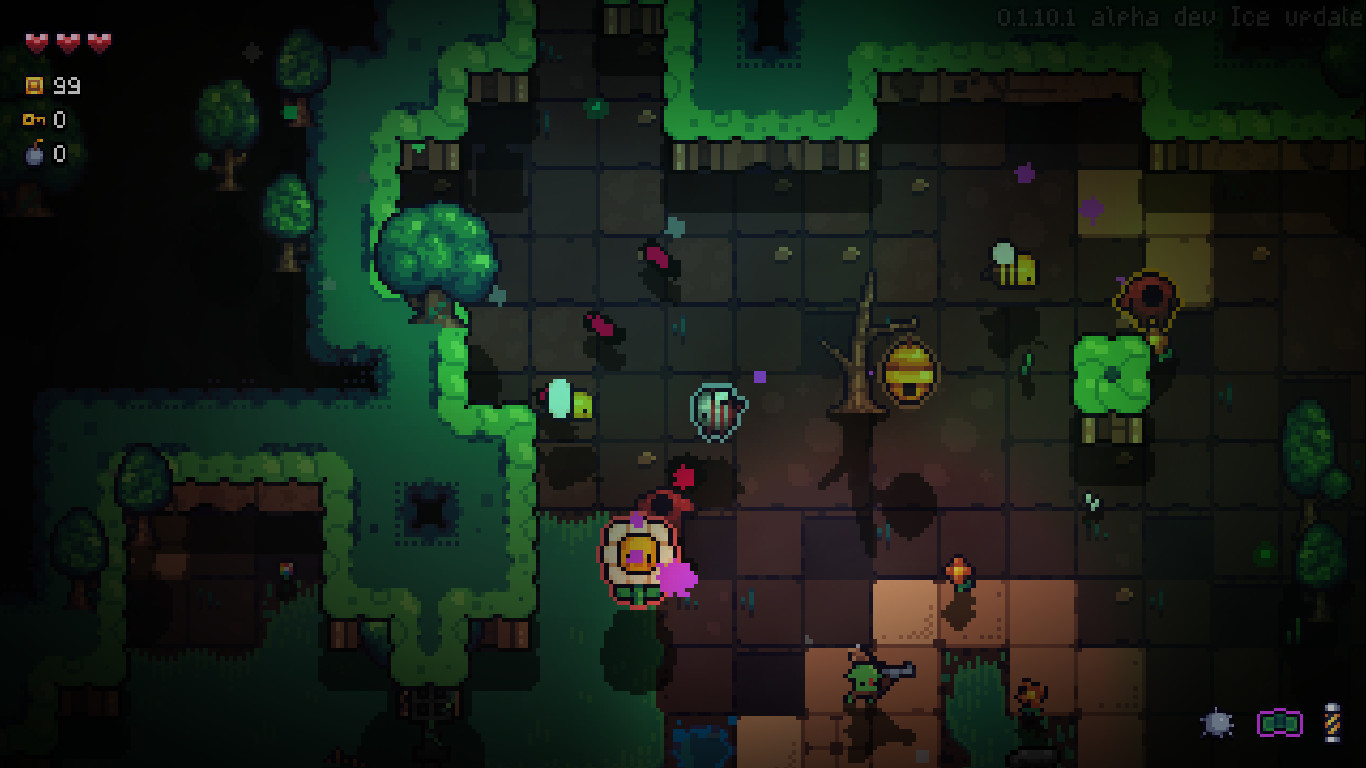The height and width of the screenshot is (768, 1366).
Task: Click the bomb counter icon
Action: pyautogui.click(x=33, y=154)
